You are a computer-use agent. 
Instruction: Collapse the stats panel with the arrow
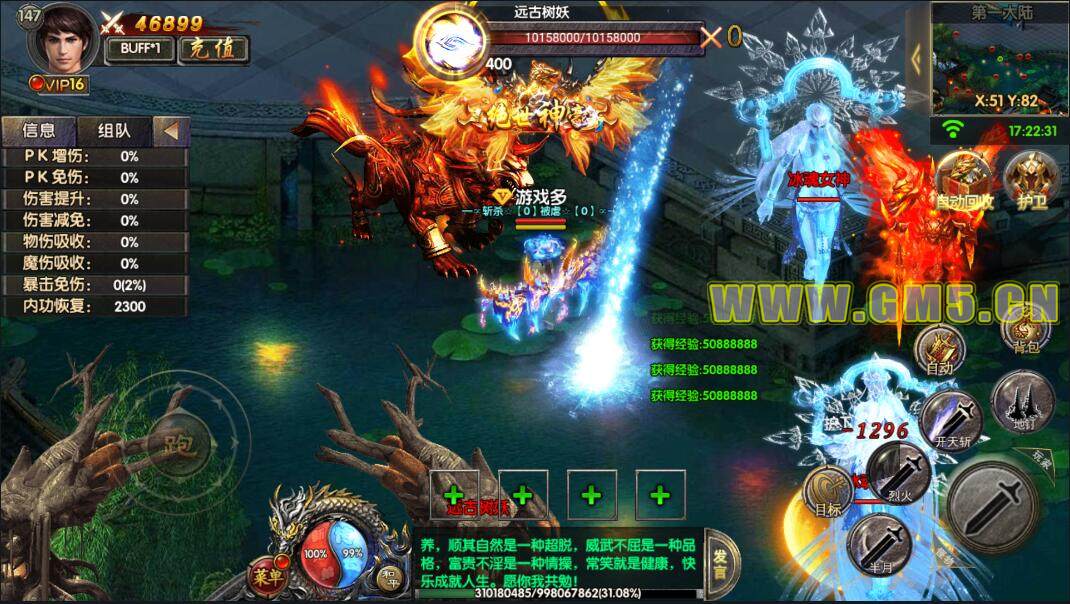coord(171,130)
